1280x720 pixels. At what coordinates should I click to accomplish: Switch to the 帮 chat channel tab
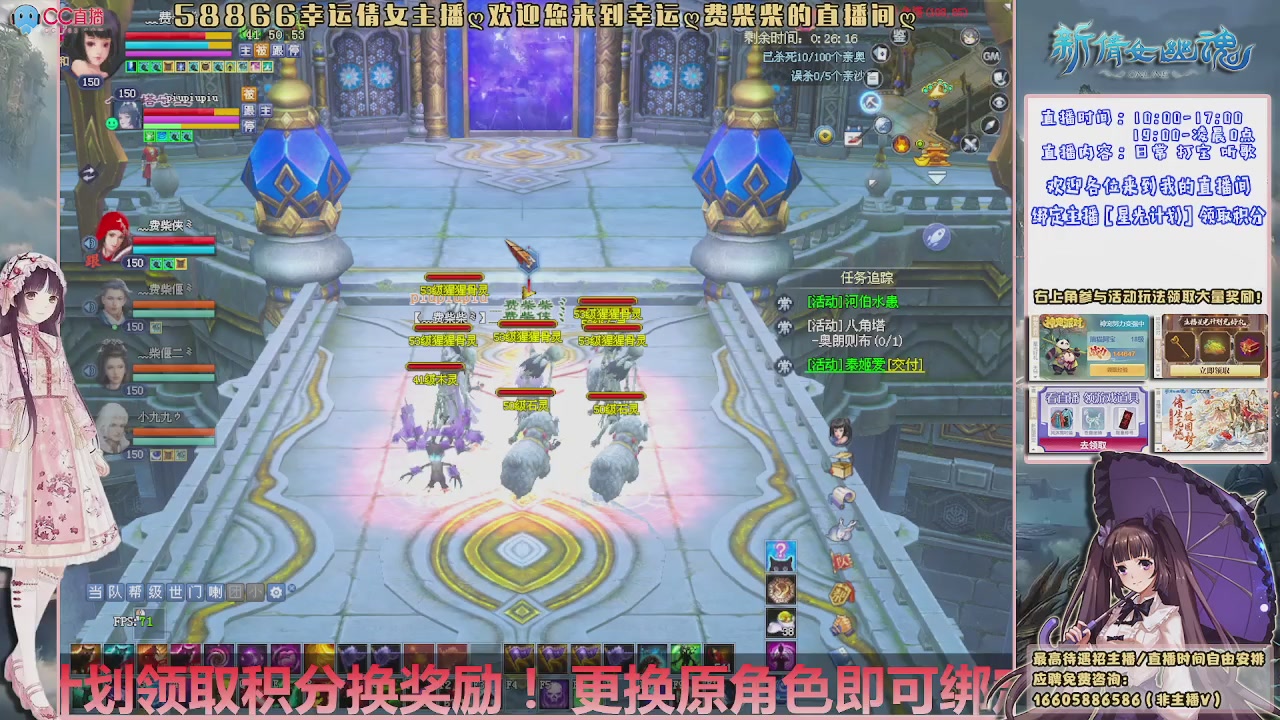[135, 592]
